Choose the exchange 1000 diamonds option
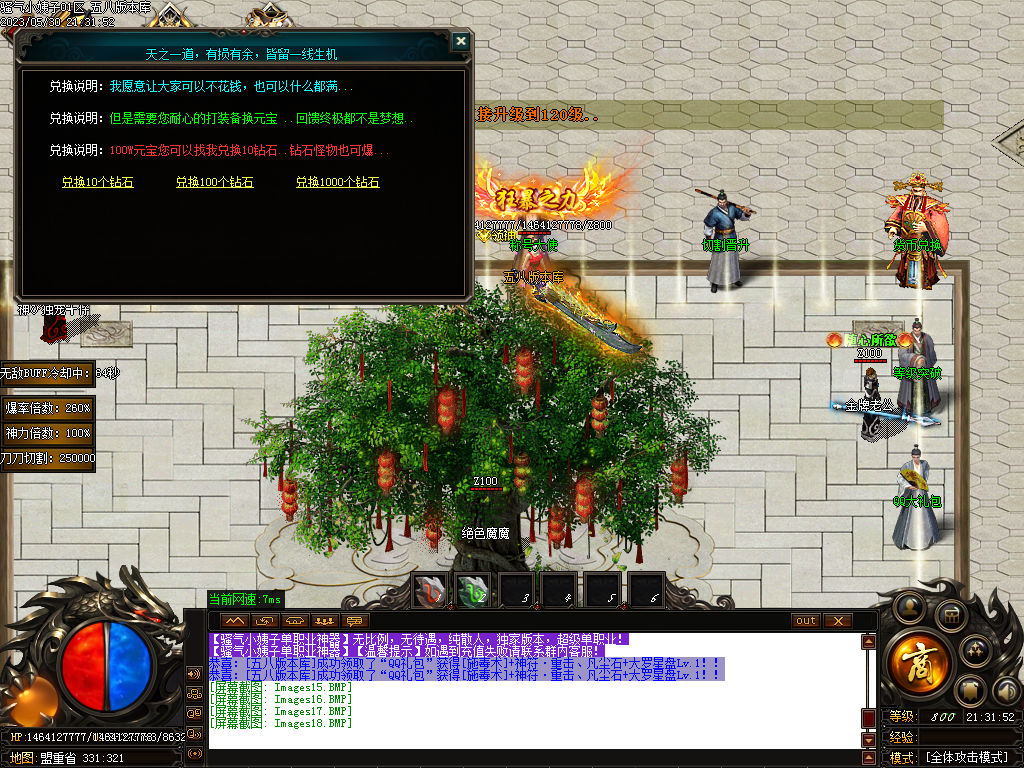1024x768 pixels. 337,183
